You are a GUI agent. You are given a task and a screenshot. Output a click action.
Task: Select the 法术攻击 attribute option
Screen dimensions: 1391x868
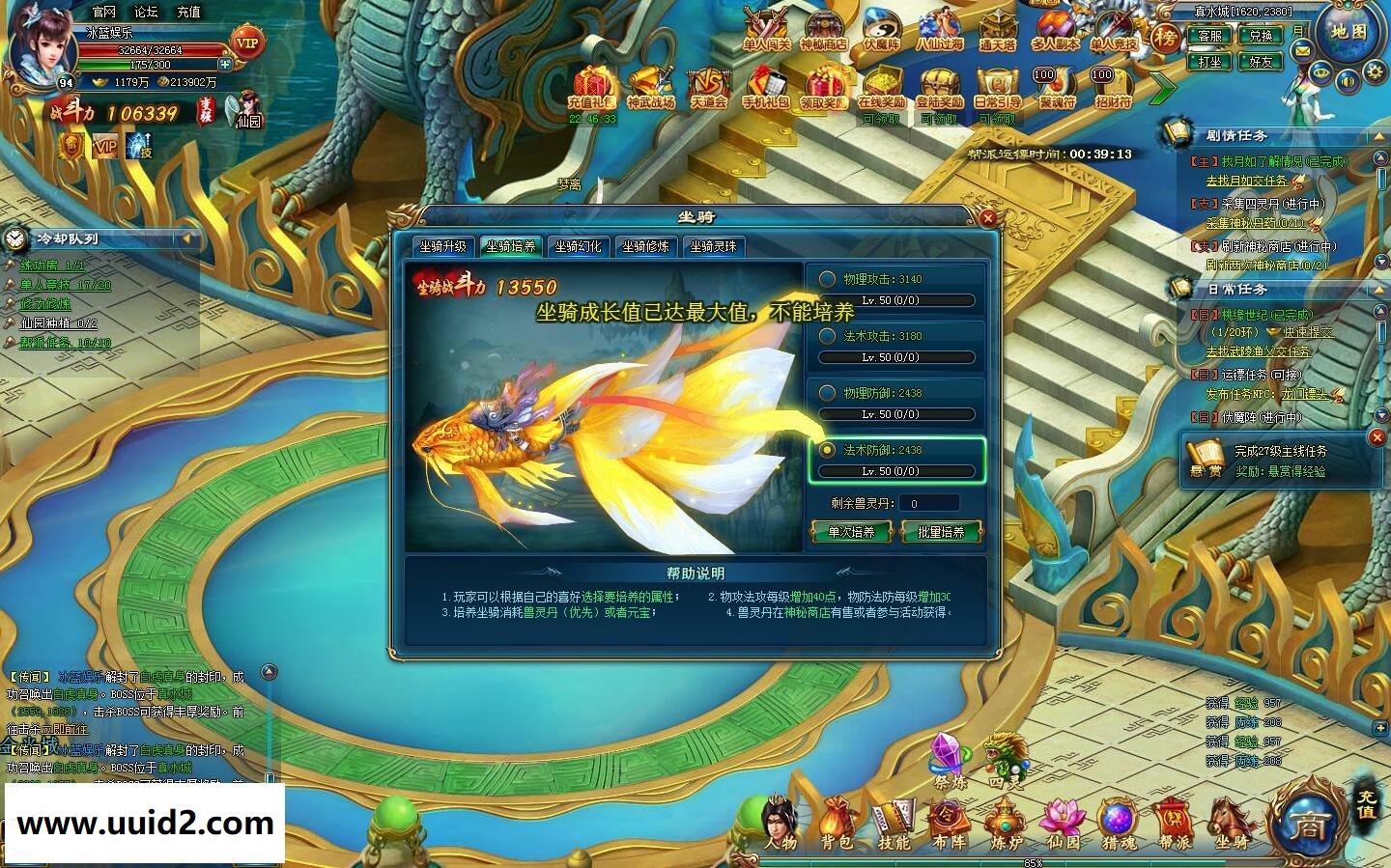[828, 336]
